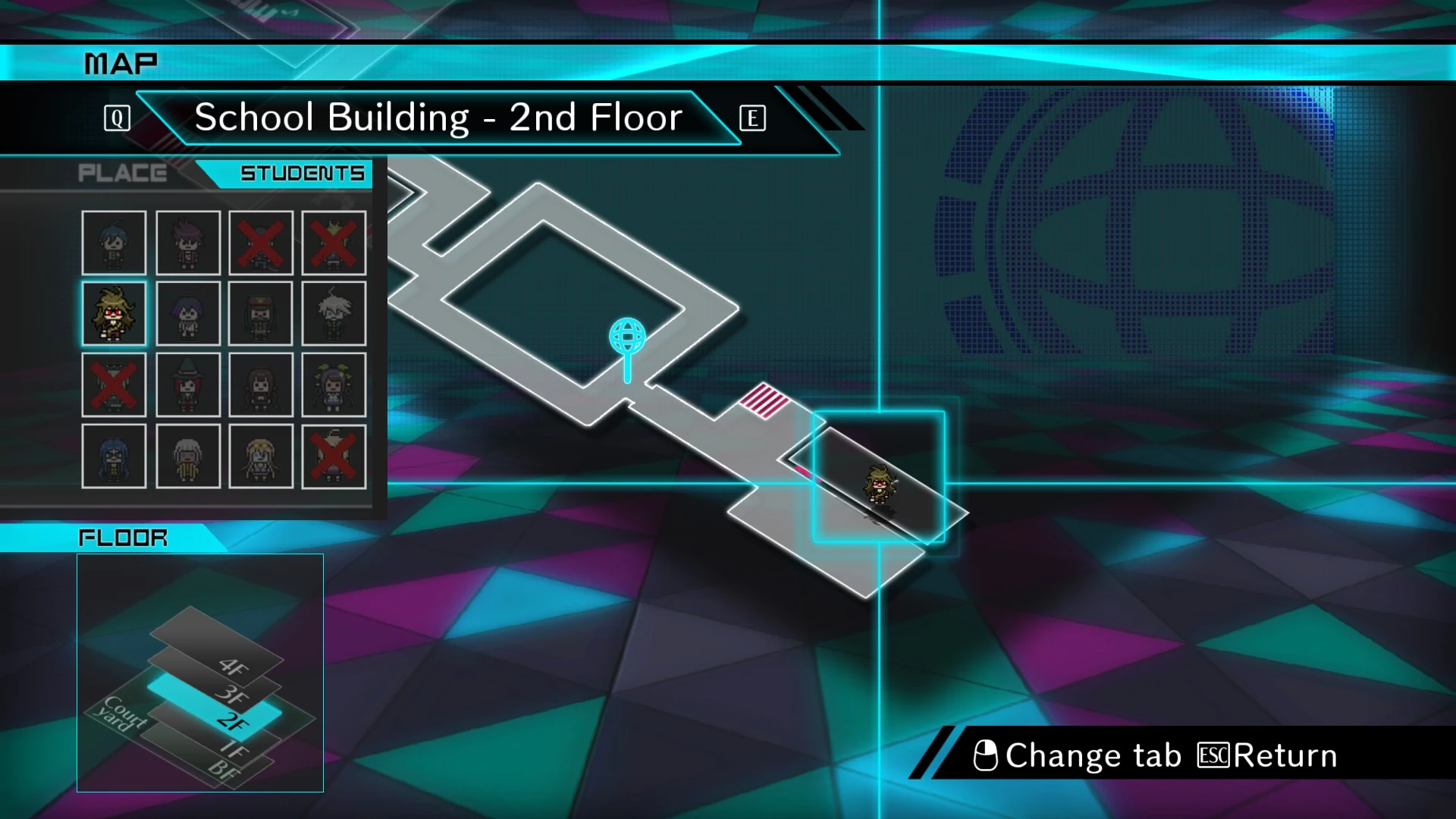1456x819 pixels.
Task: Click the red X over Kirumi's portrait
Action: tap(114, 385)
